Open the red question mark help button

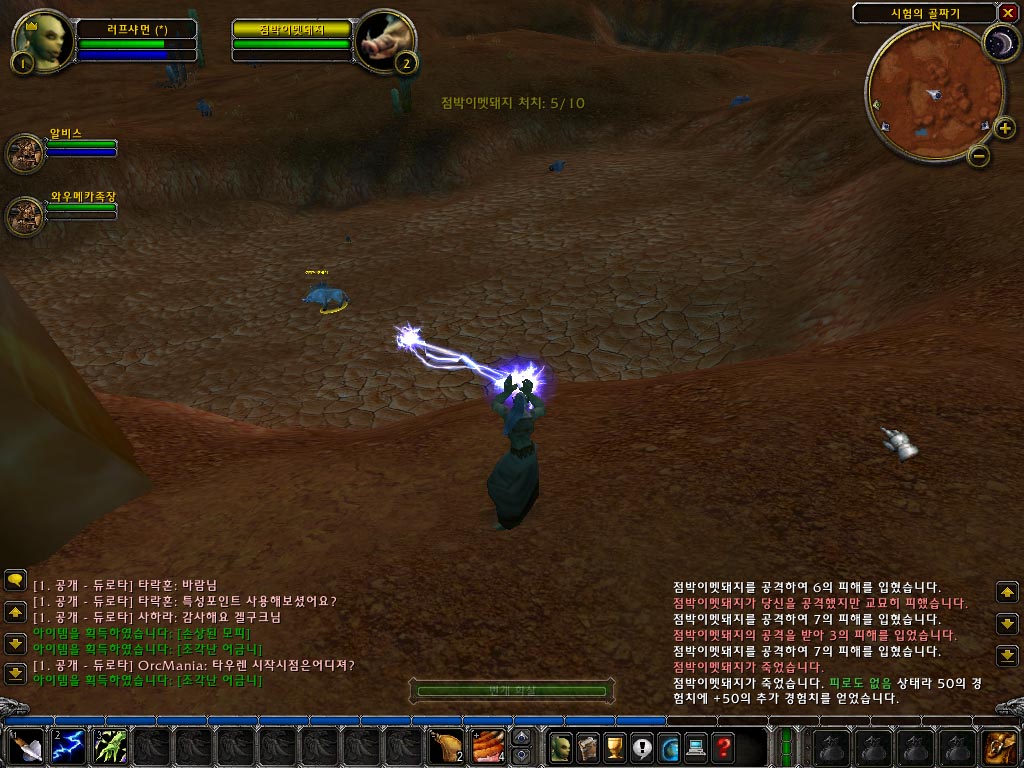(x=722, y=747)
